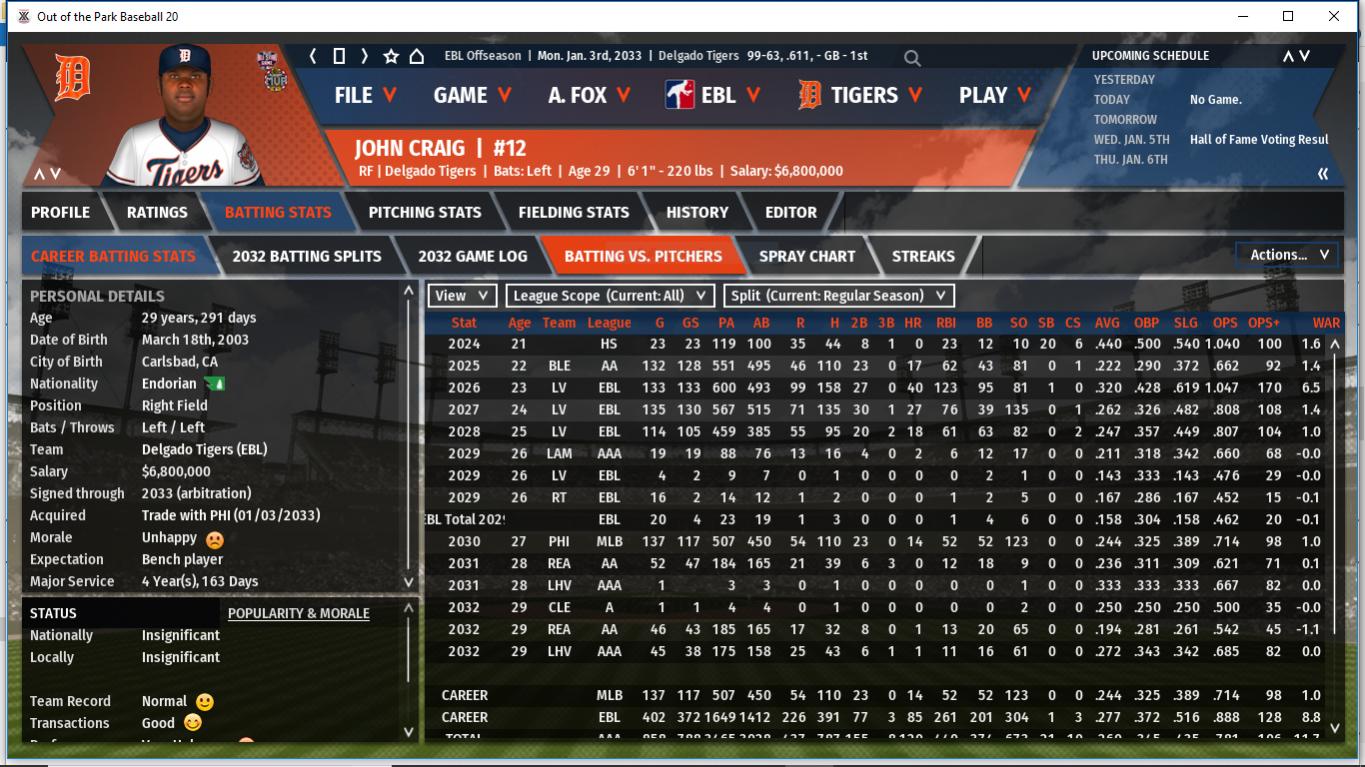
Task: Open the League Scope dropdown
Action: pyautogui.click(x=610, y=295)
